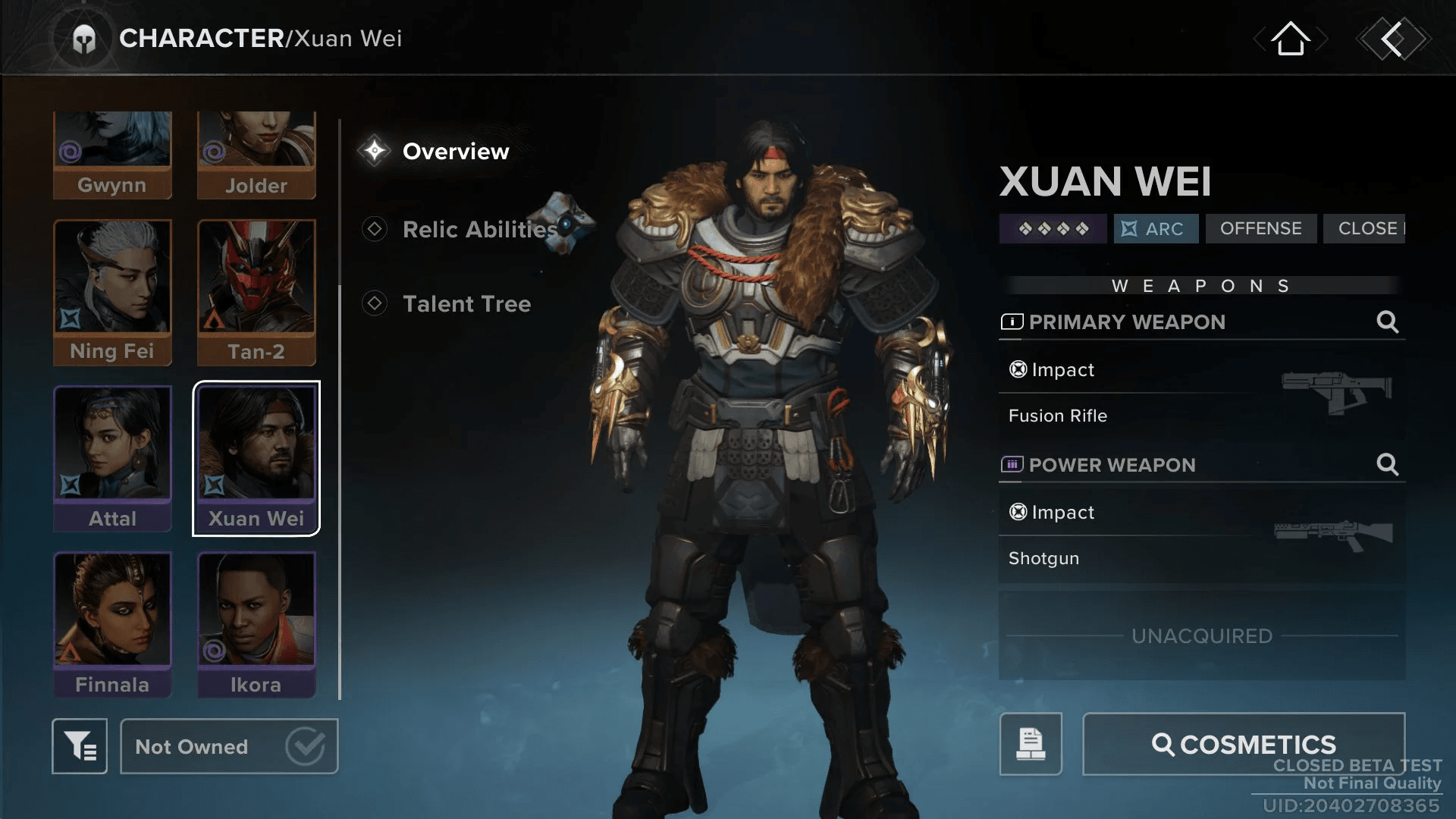Toggle the Not Owned filter

click(x=229, y=746)
